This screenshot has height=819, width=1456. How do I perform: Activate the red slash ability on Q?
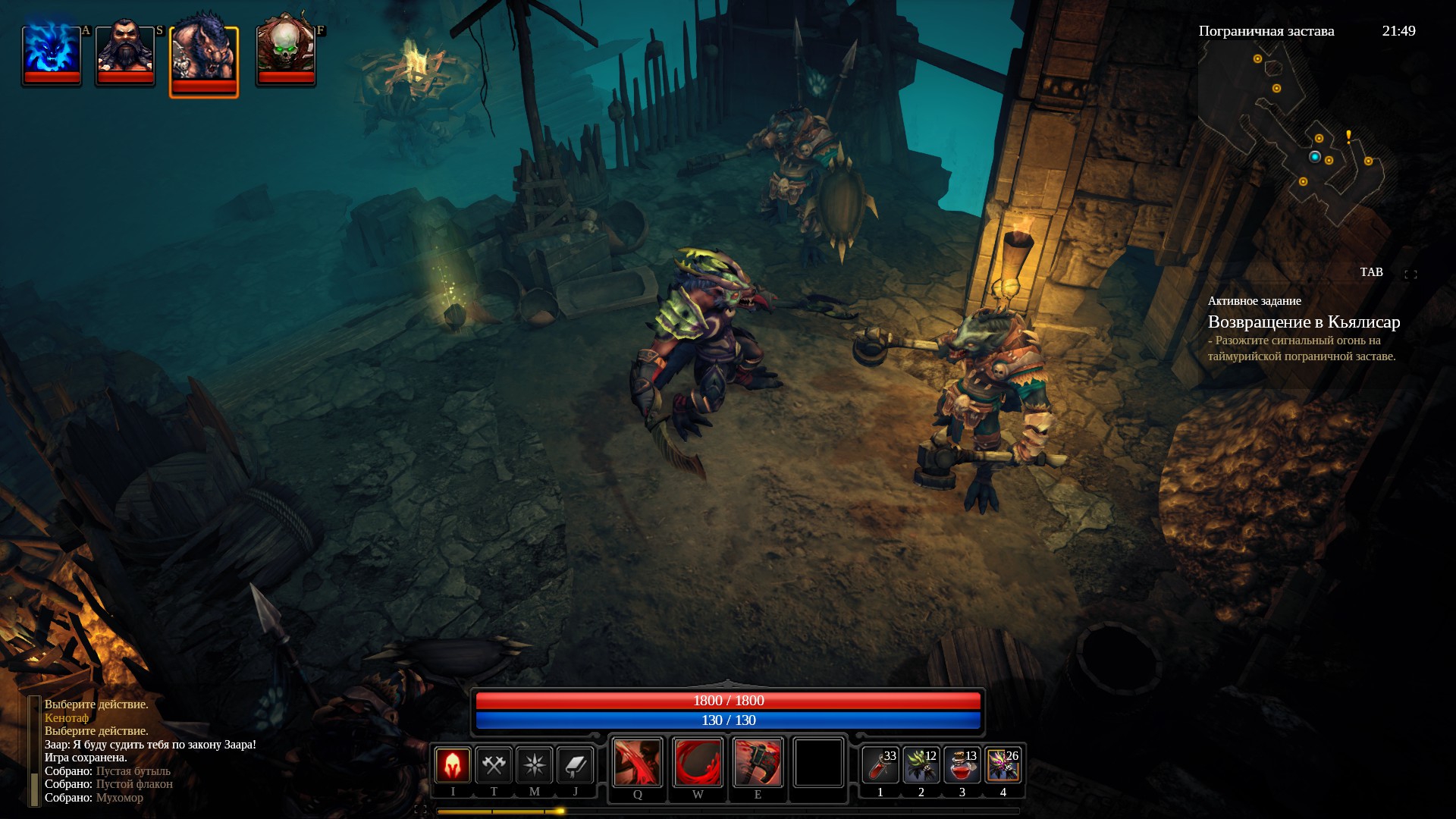coord(637,762)
